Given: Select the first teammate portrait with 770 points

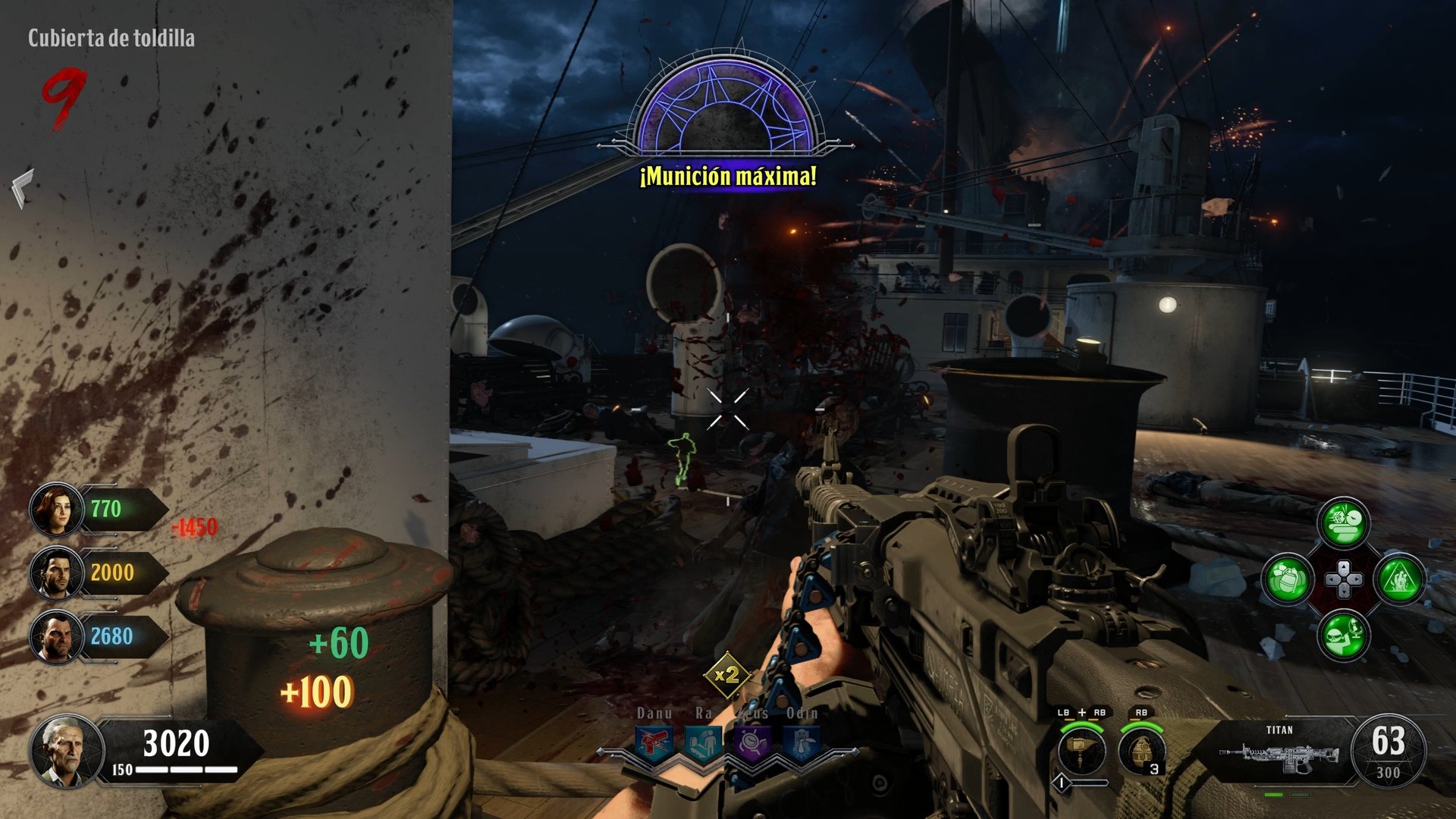Looking at the screenshot, I should 57,510.
